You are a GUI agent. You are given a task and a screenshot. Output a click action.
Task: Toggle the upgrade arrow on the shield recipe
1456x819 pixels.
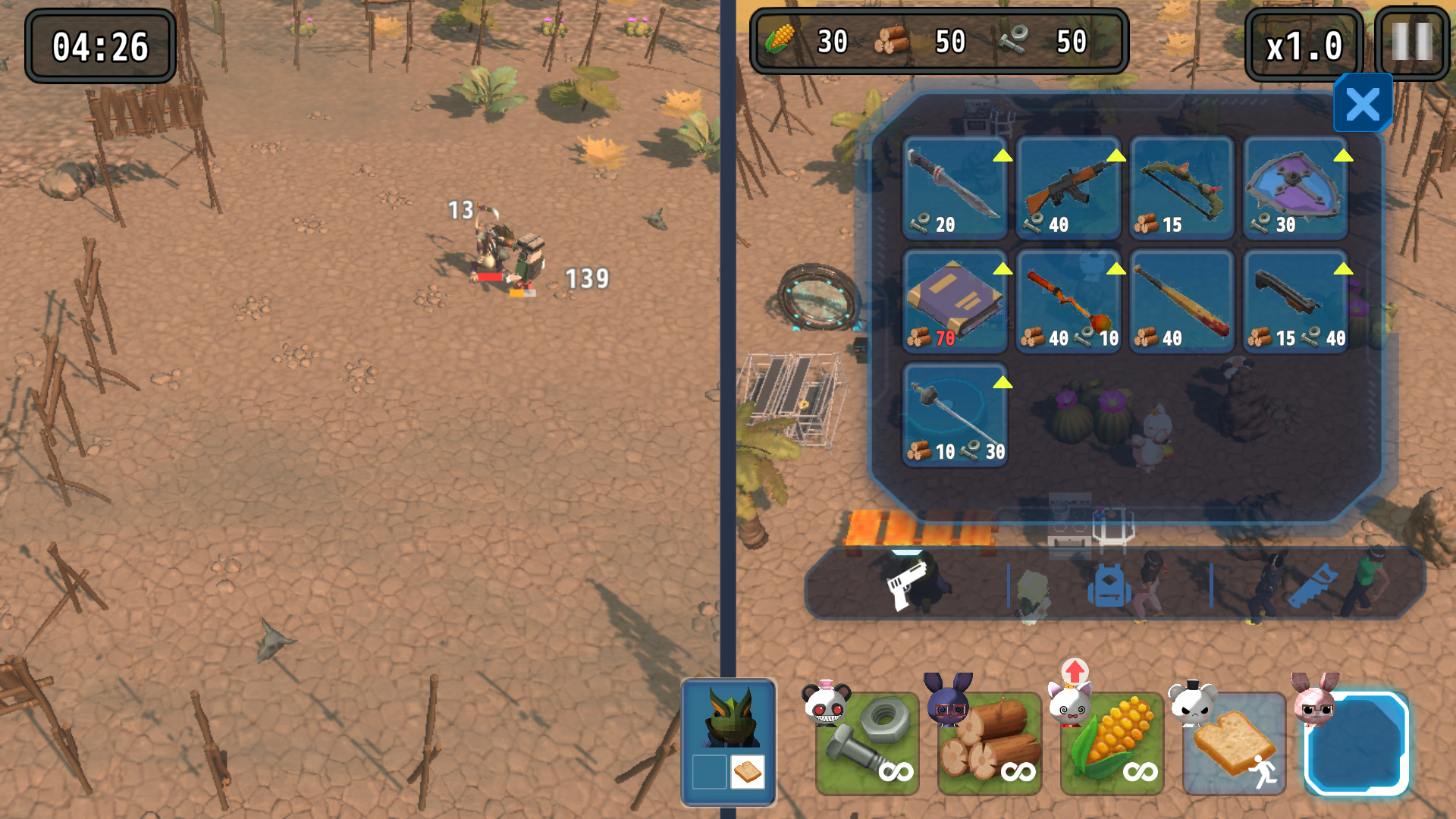(1344, 157)
